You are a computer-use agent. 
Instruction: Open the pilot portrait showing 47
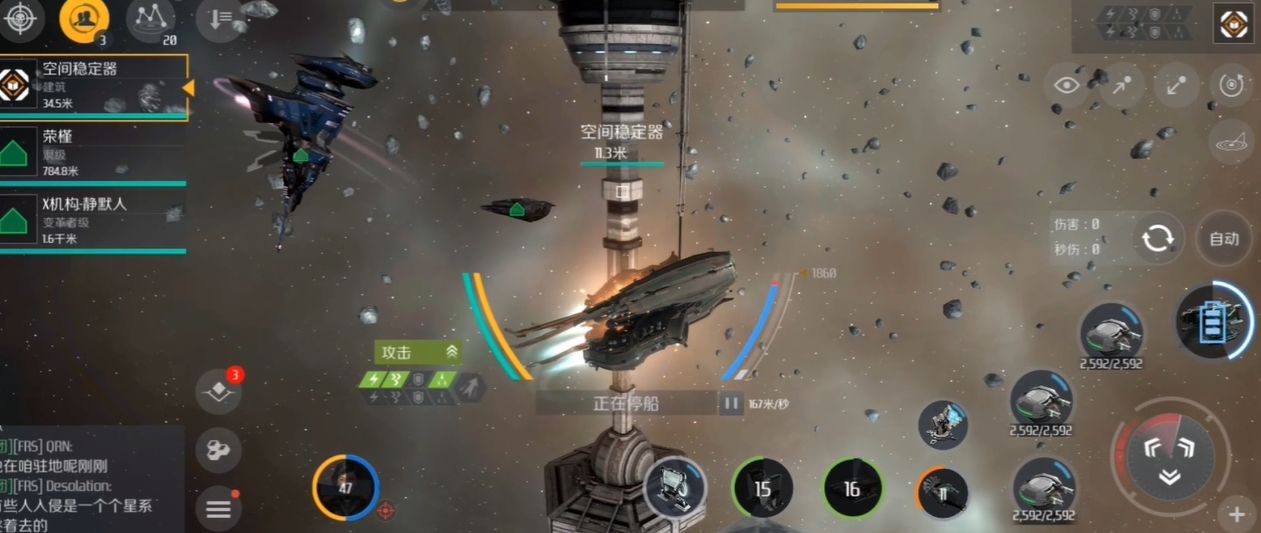[345, 488]
